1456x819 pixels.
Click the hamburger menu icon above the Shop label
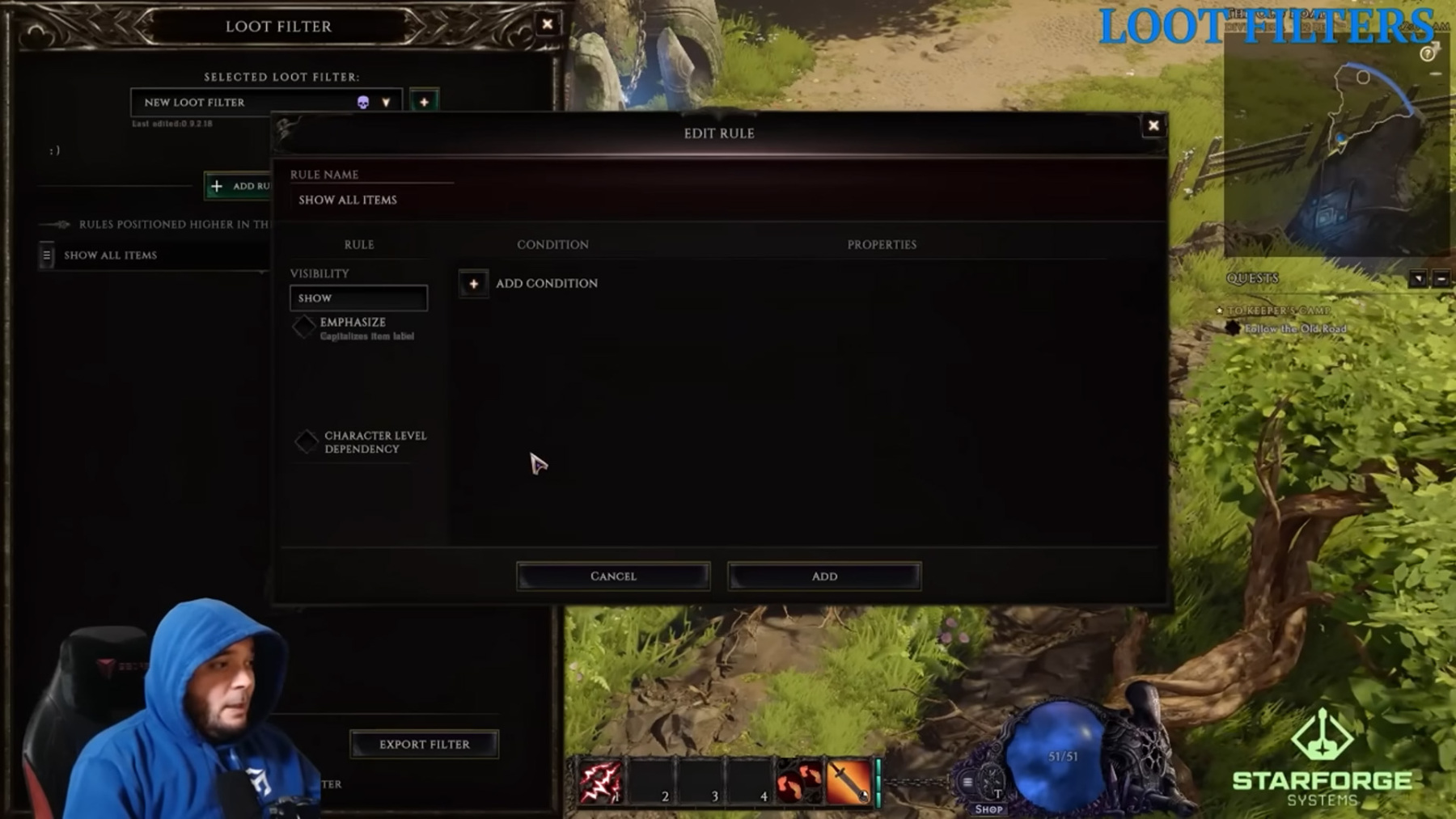[x=967, y=781]
